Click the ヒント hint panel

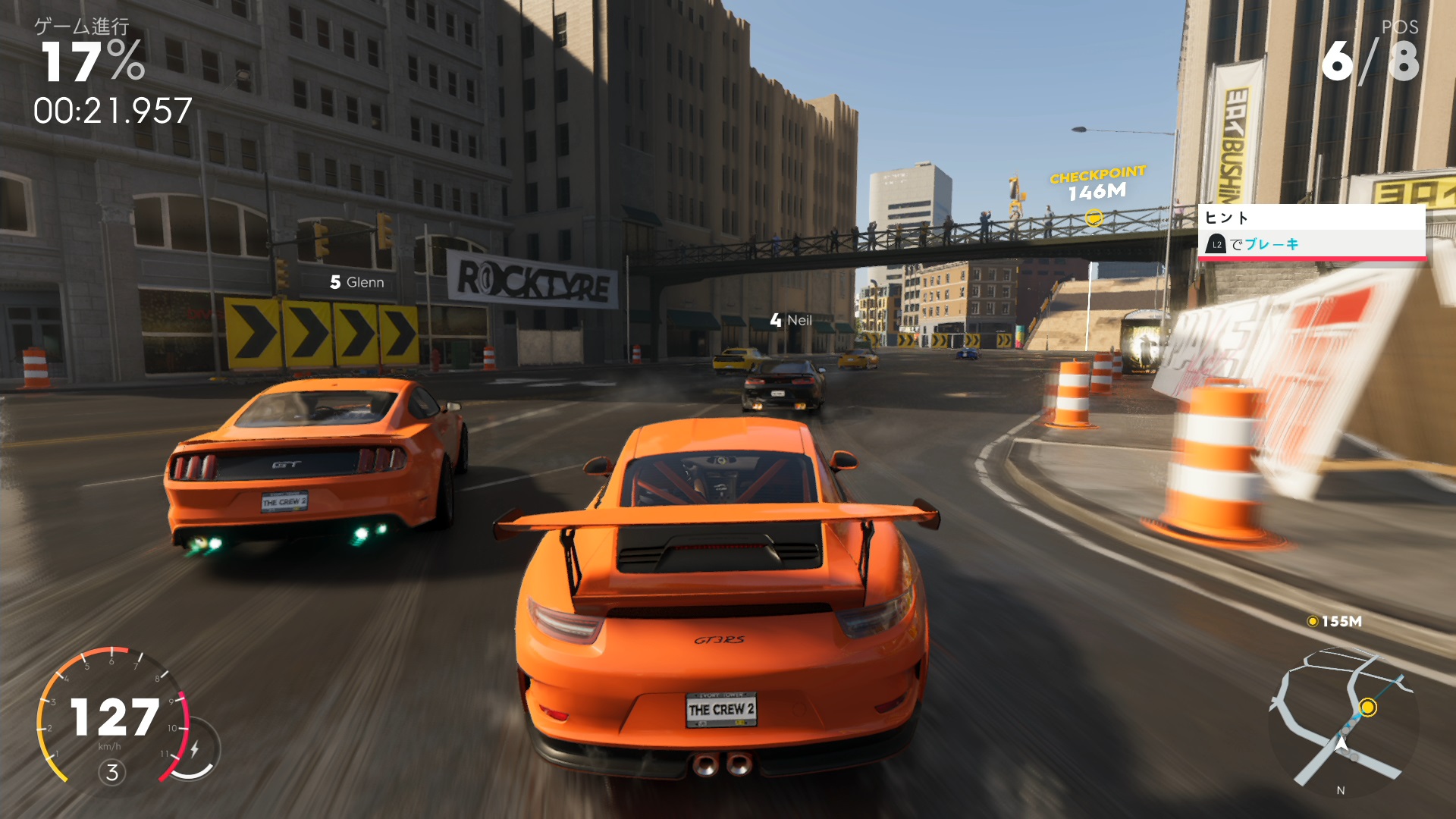tap(1311, 232)
